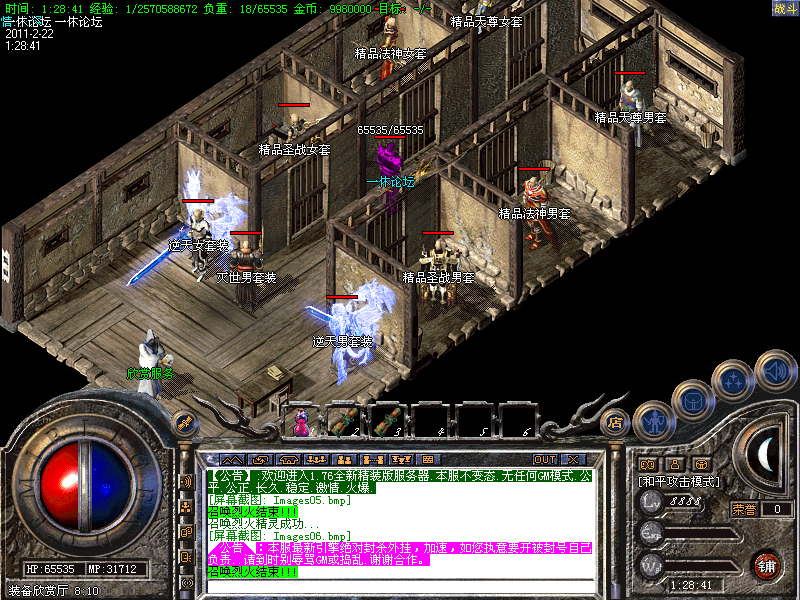Click the 战斗 button in the top corner
The height and width of the screenshot is (600, 800).
[785, 8]
